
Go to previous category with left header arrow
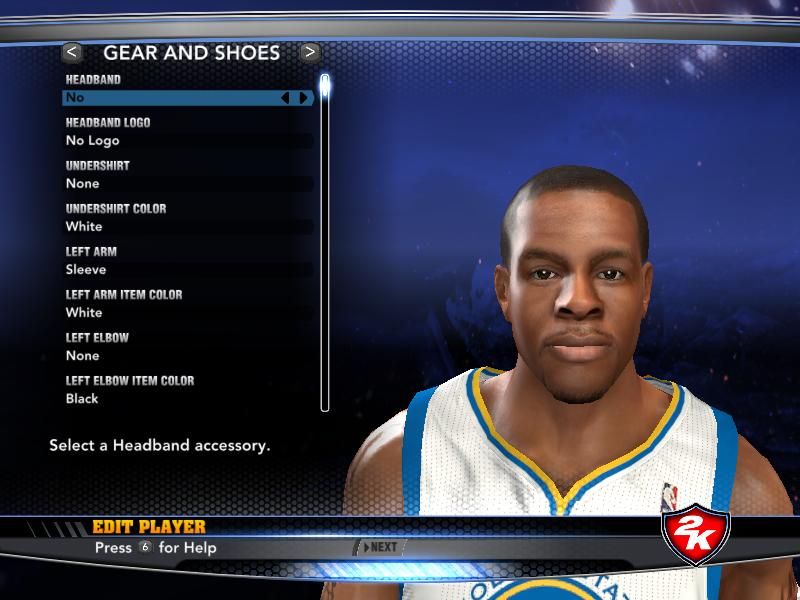(x=71, y=52)
